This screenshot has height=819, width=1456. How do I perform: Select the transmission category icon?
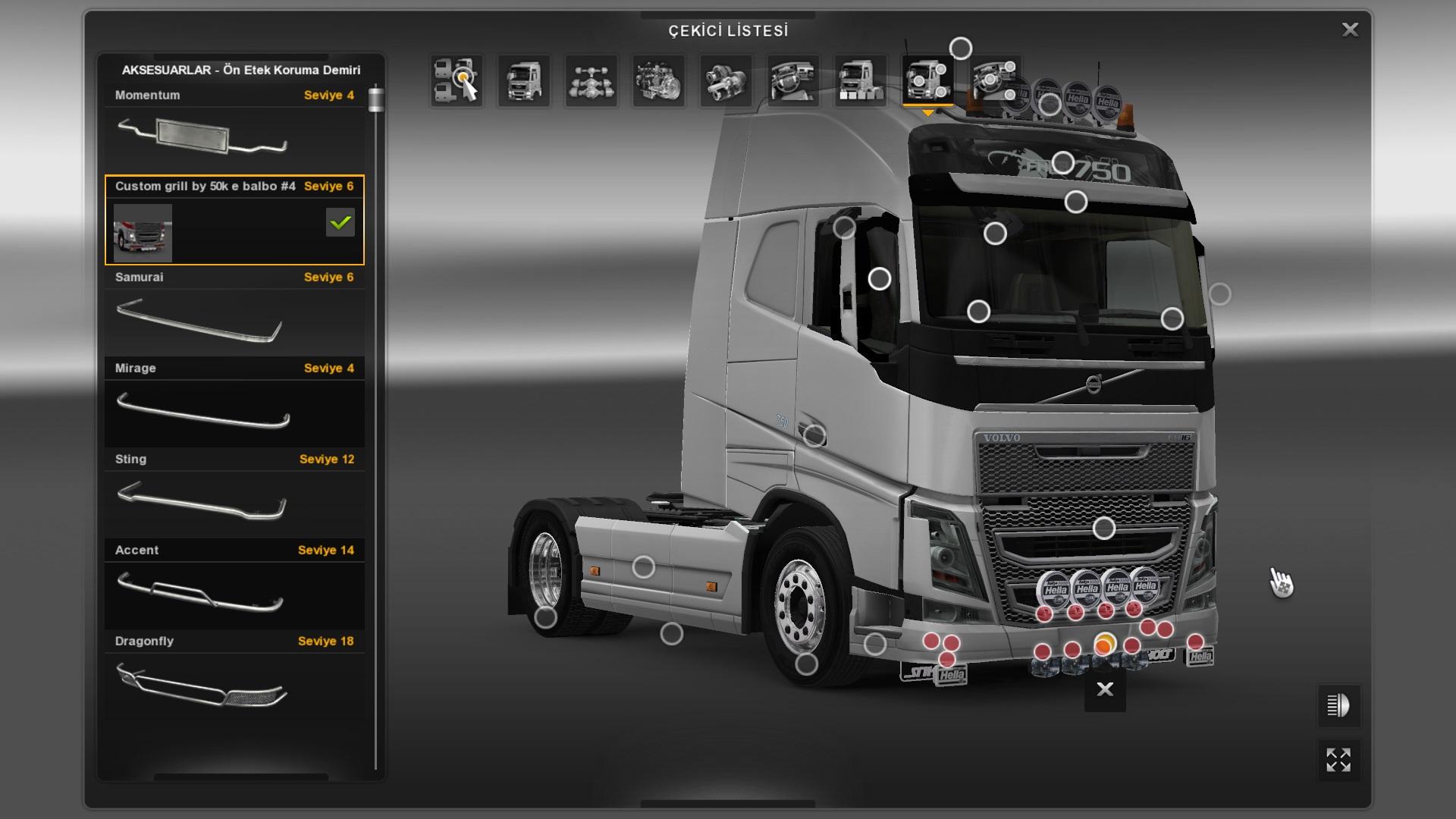click(725, 80)
